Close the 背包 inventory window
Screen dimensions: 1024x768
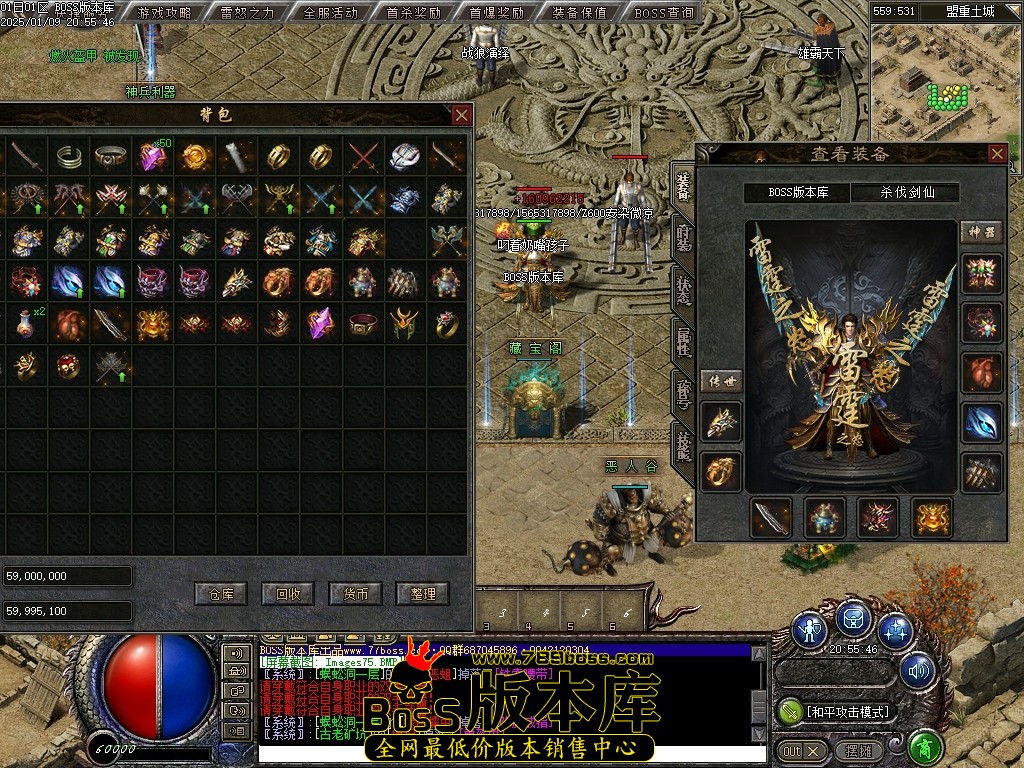(461, 115)
